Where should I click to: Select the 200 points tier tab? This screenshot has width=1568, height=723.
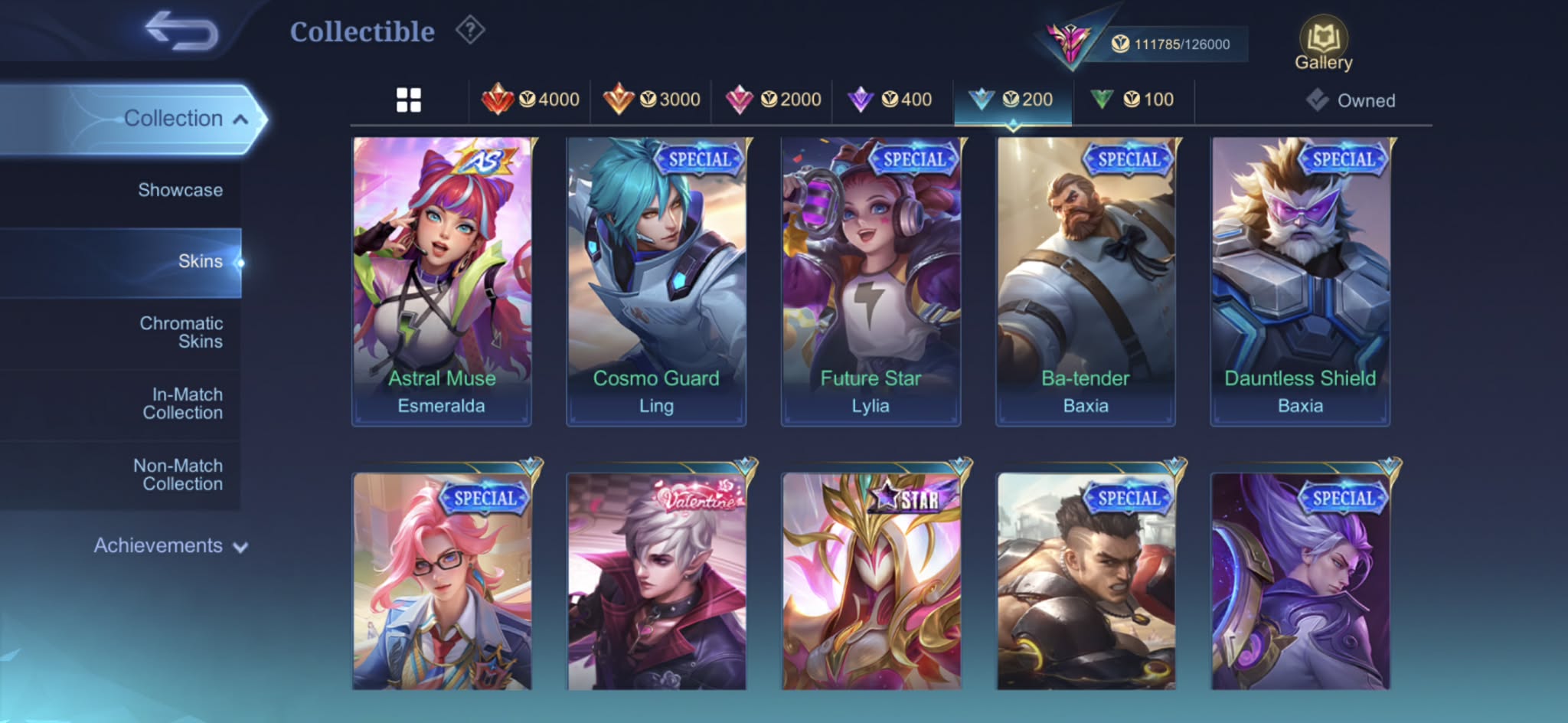[1011, 100]
